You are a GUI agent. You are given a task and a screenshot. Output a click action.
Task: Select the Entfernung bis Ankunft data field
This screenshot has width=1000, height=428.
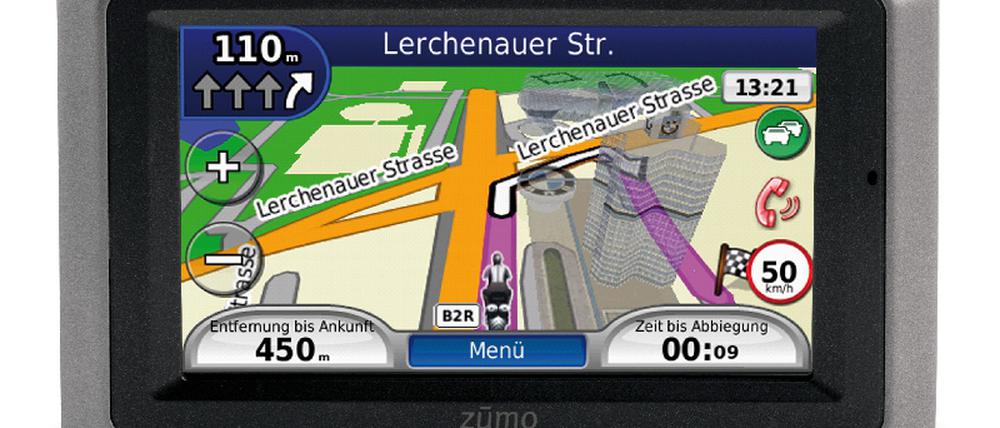click(292, 340)
